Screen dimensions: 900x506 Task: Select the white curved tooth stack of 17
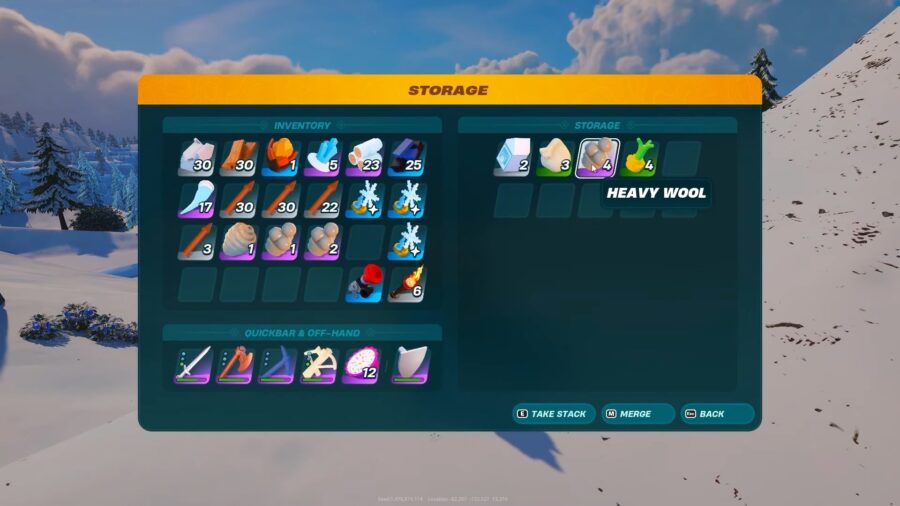[x=197, y=200]
